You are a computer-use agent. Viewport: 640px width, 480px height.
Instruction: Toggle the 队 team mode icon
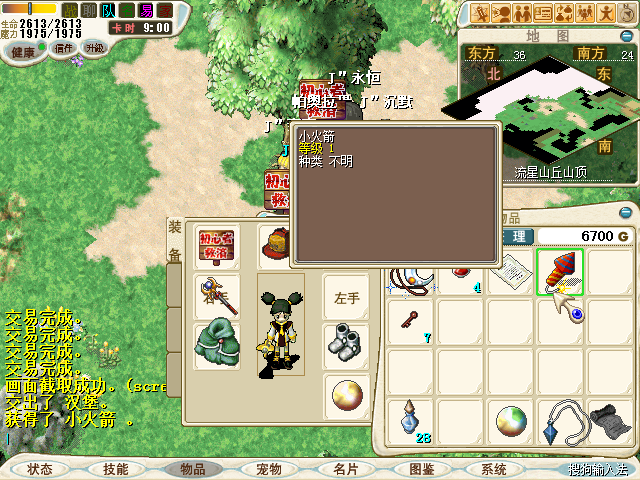coord(107,11)
